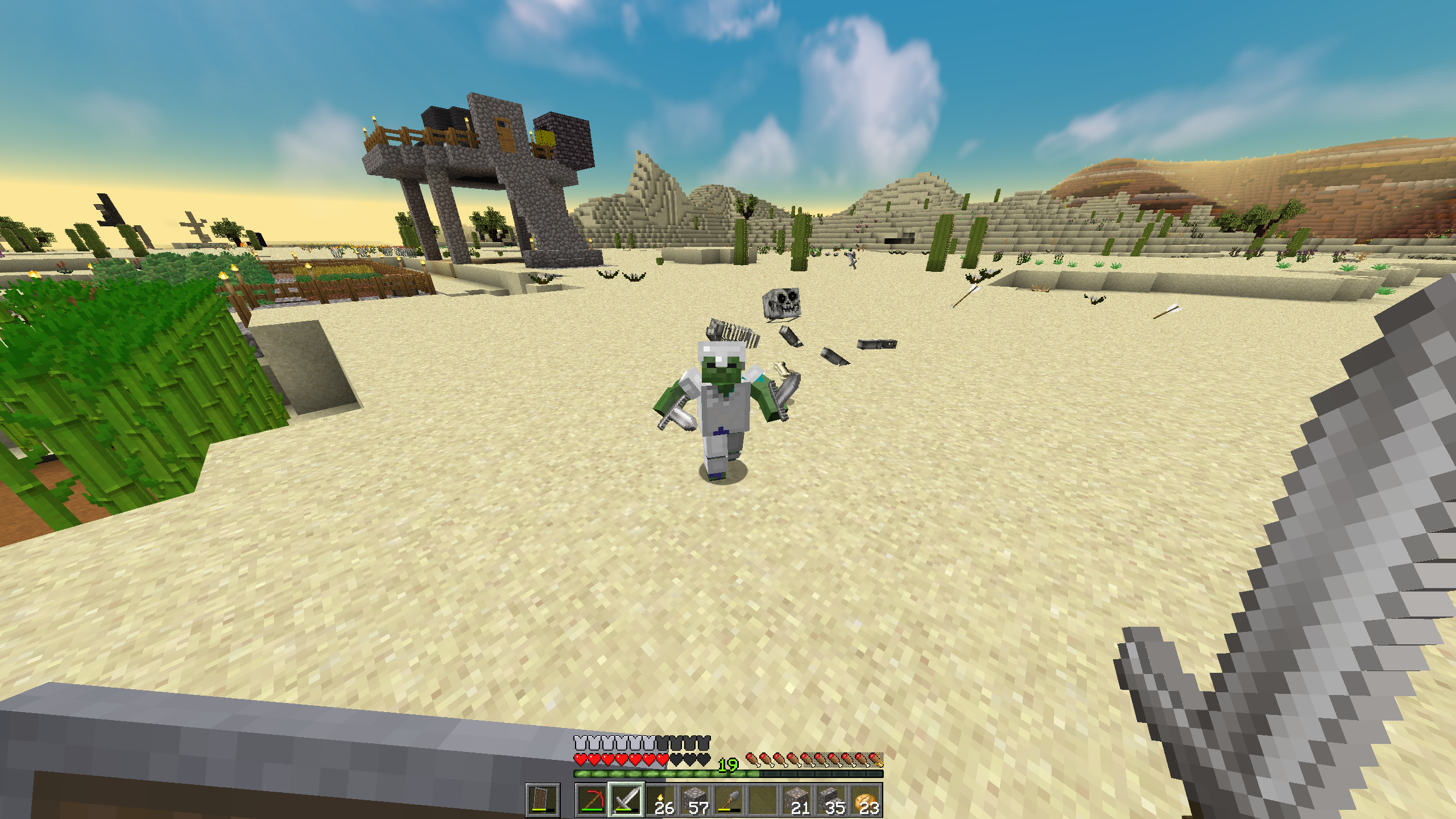Viewport: 1456px width, 819px height.
Task: Choose the iron sword hotbar slot
Action: [626, 800]
